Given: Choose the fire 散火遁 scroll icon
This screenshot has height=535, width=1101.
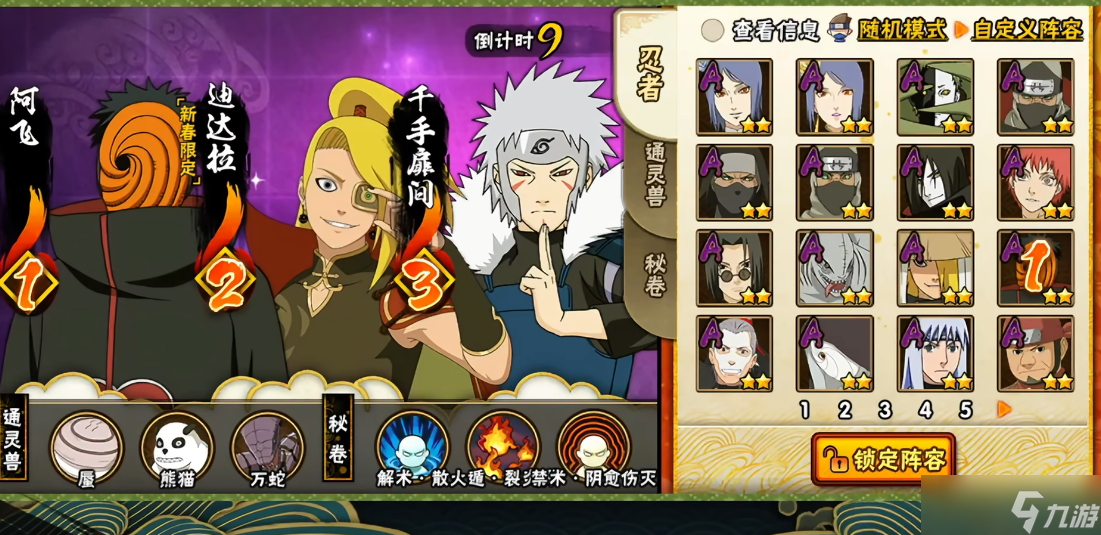Looking at the screenshot, I should (x=503, y=445).
